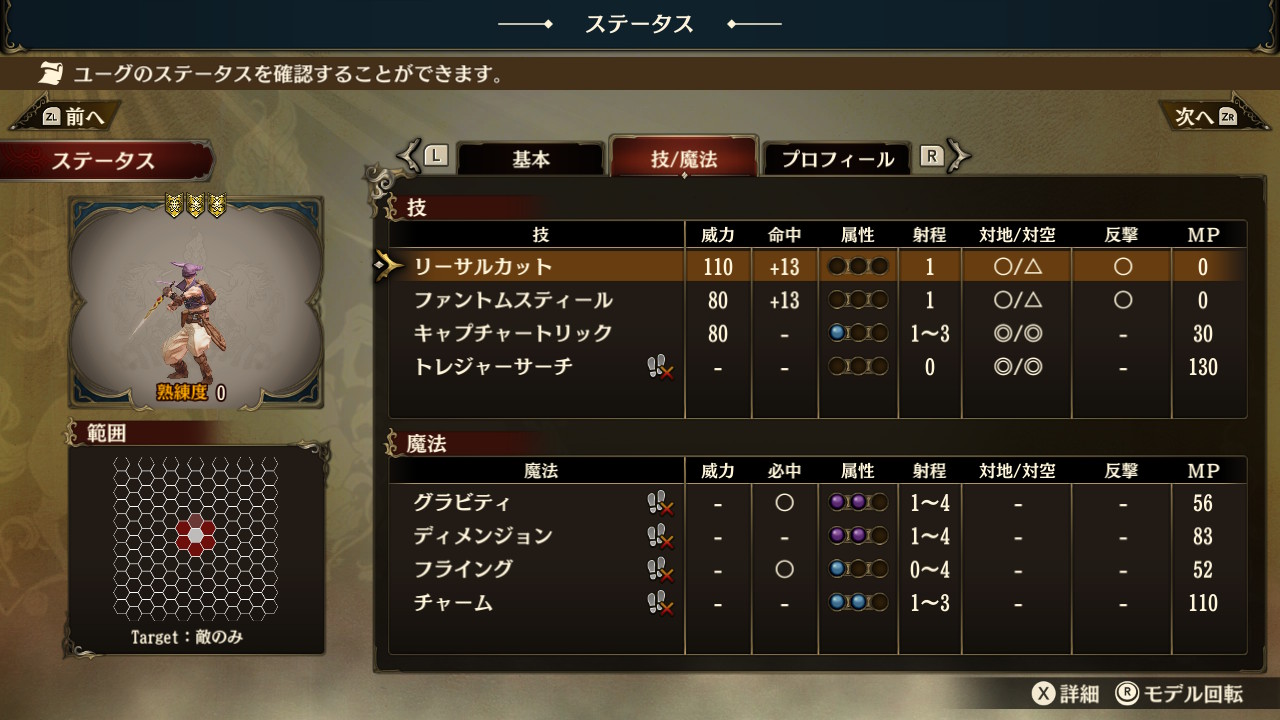Screen dimensions: 1280x720
Task: Activate モデル回転 to rotate the model
Action: [x=1180, y=694]
